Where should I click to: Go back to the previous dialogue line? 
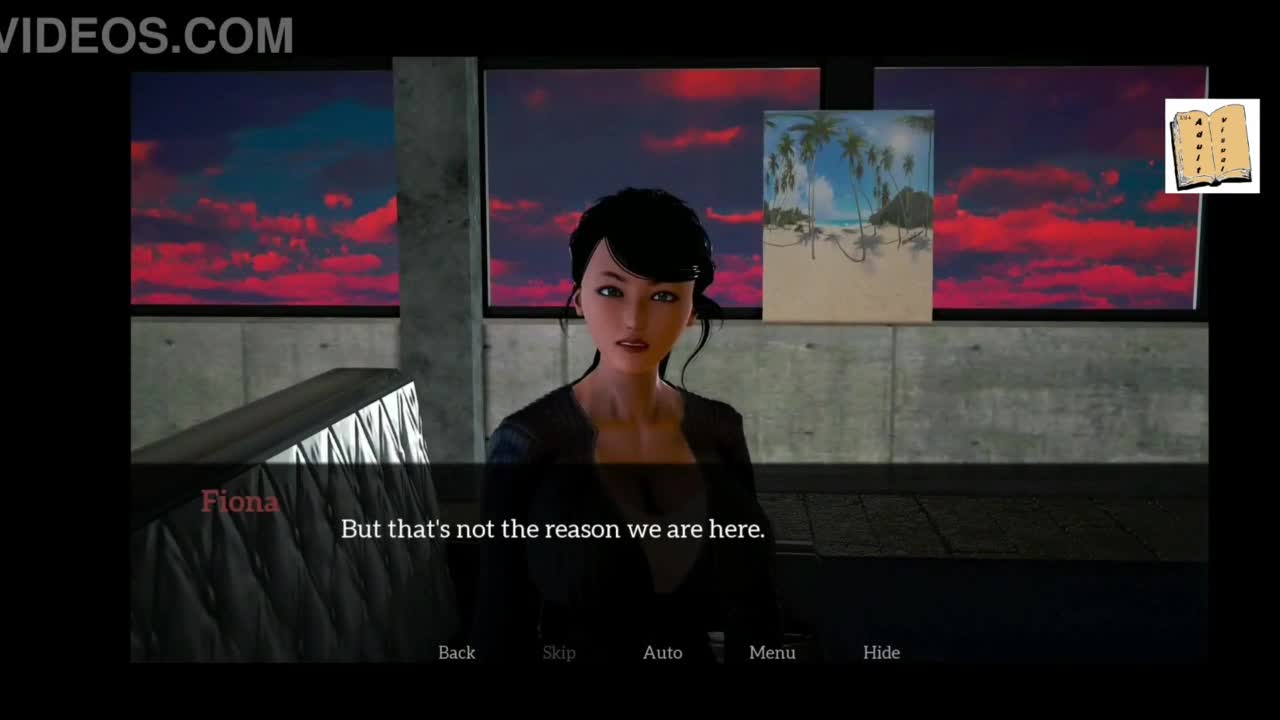pyautogui.click(x=456, y=652)
